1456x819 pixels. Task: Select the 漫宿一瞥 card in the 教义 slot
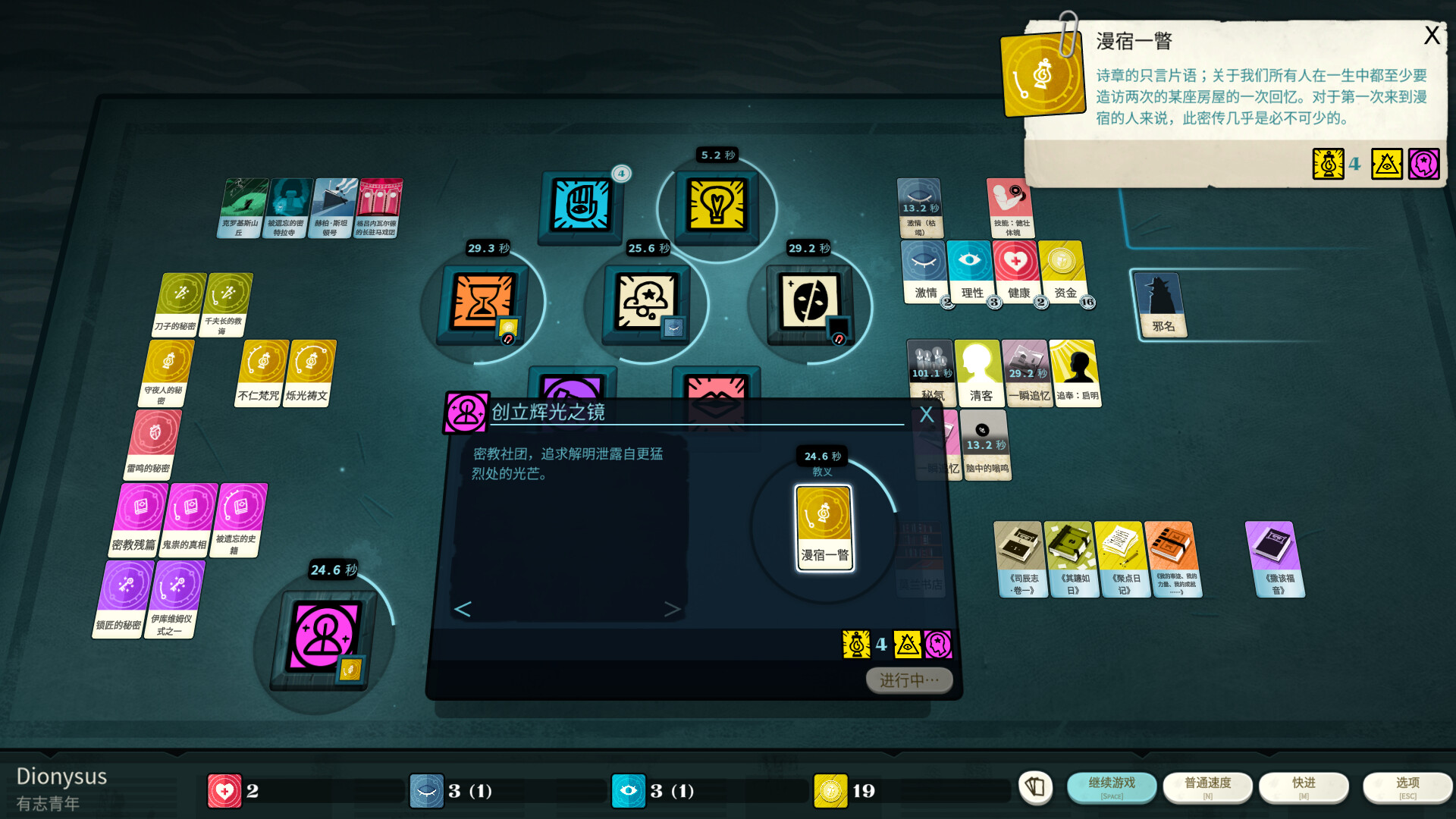pyautogui.click(x=824, y=528)
